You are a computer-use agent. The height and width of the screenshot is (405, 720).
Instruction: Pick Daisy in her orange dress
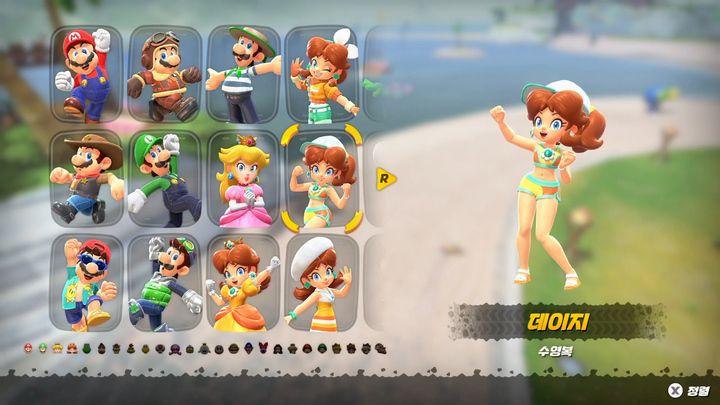[x=243, y=283]
